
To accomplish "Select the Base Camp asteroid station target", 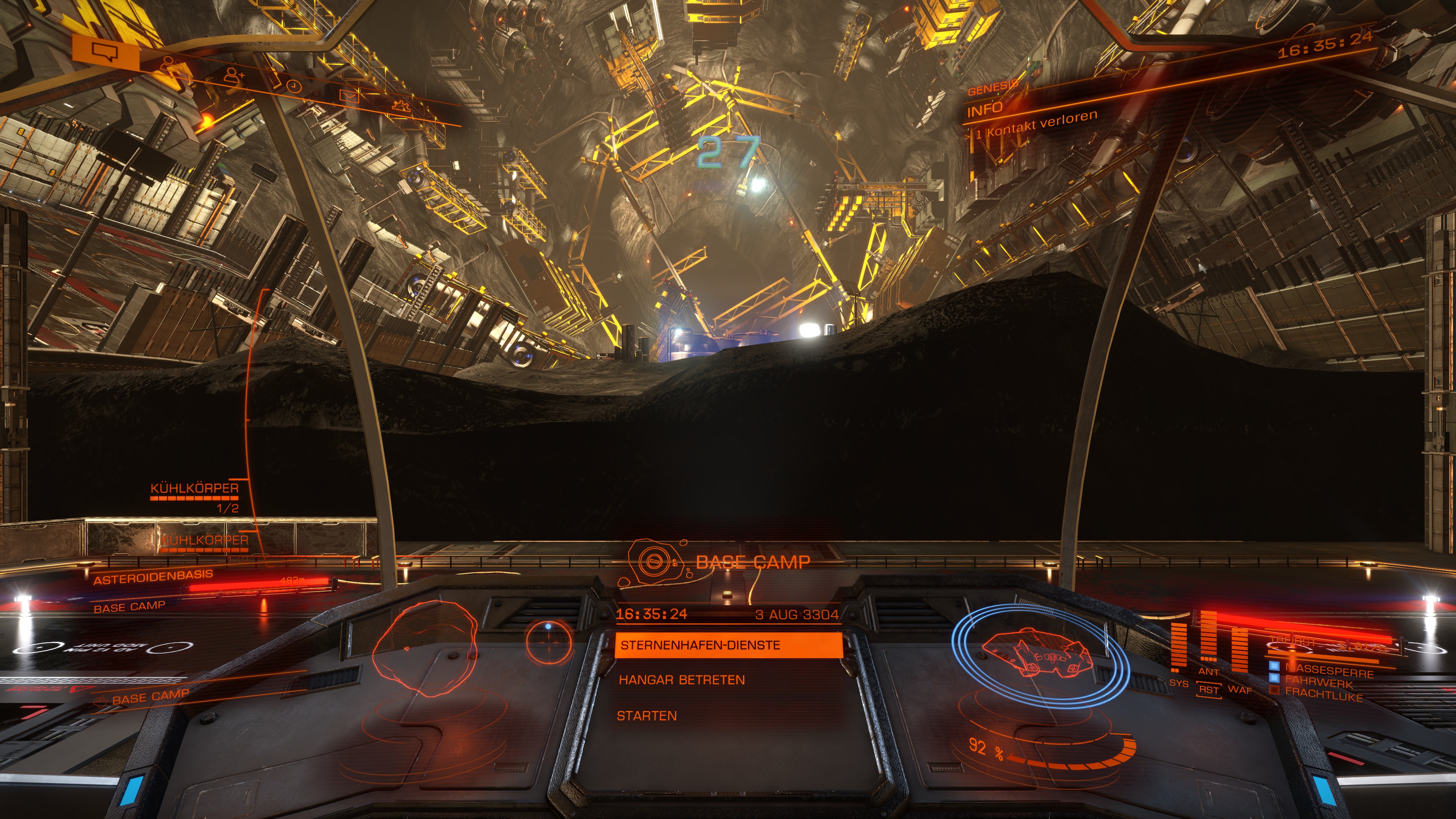I will pos(752,562).
